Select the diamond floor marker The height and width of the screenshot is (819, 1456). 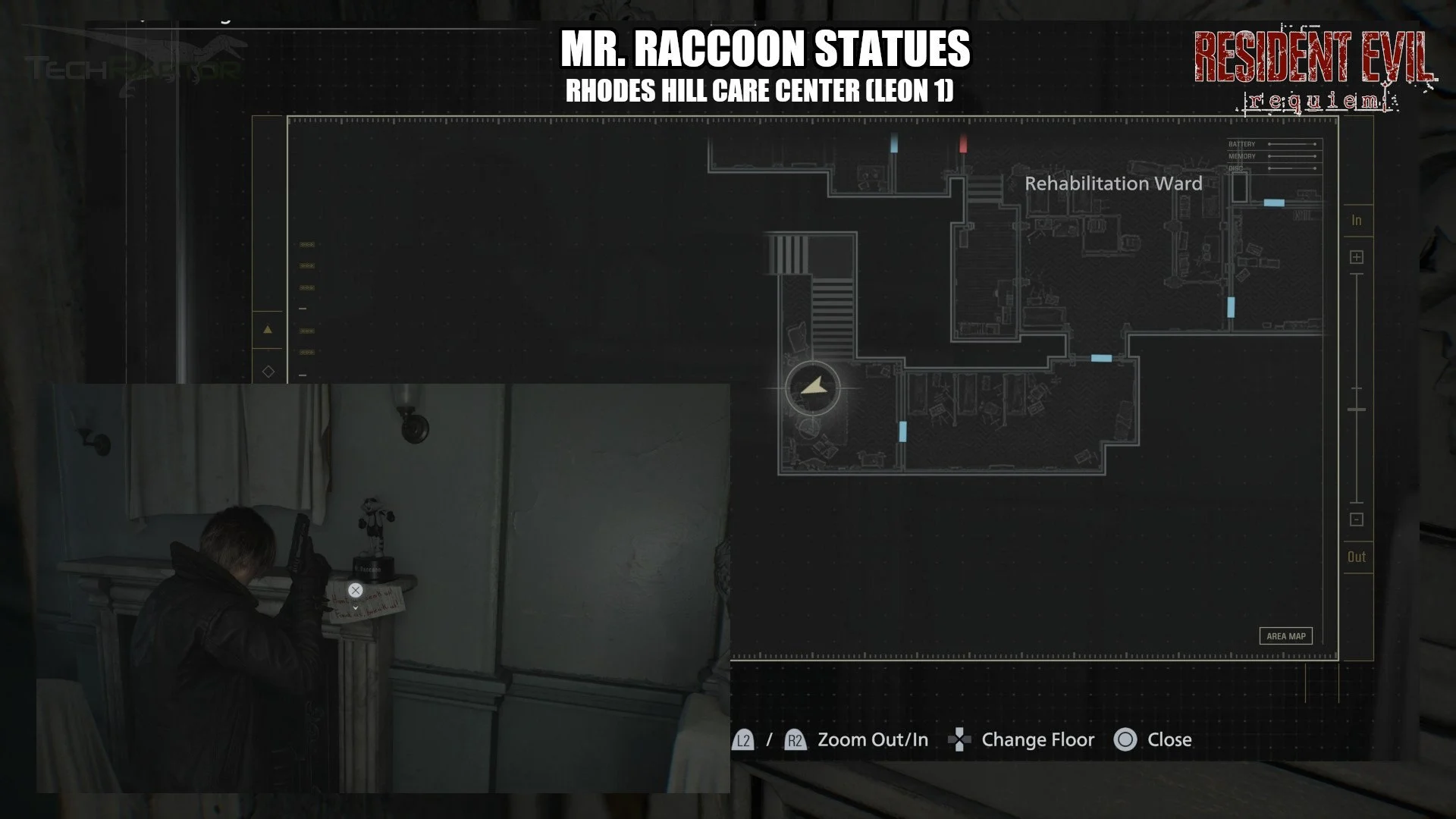tap(268, 372)
